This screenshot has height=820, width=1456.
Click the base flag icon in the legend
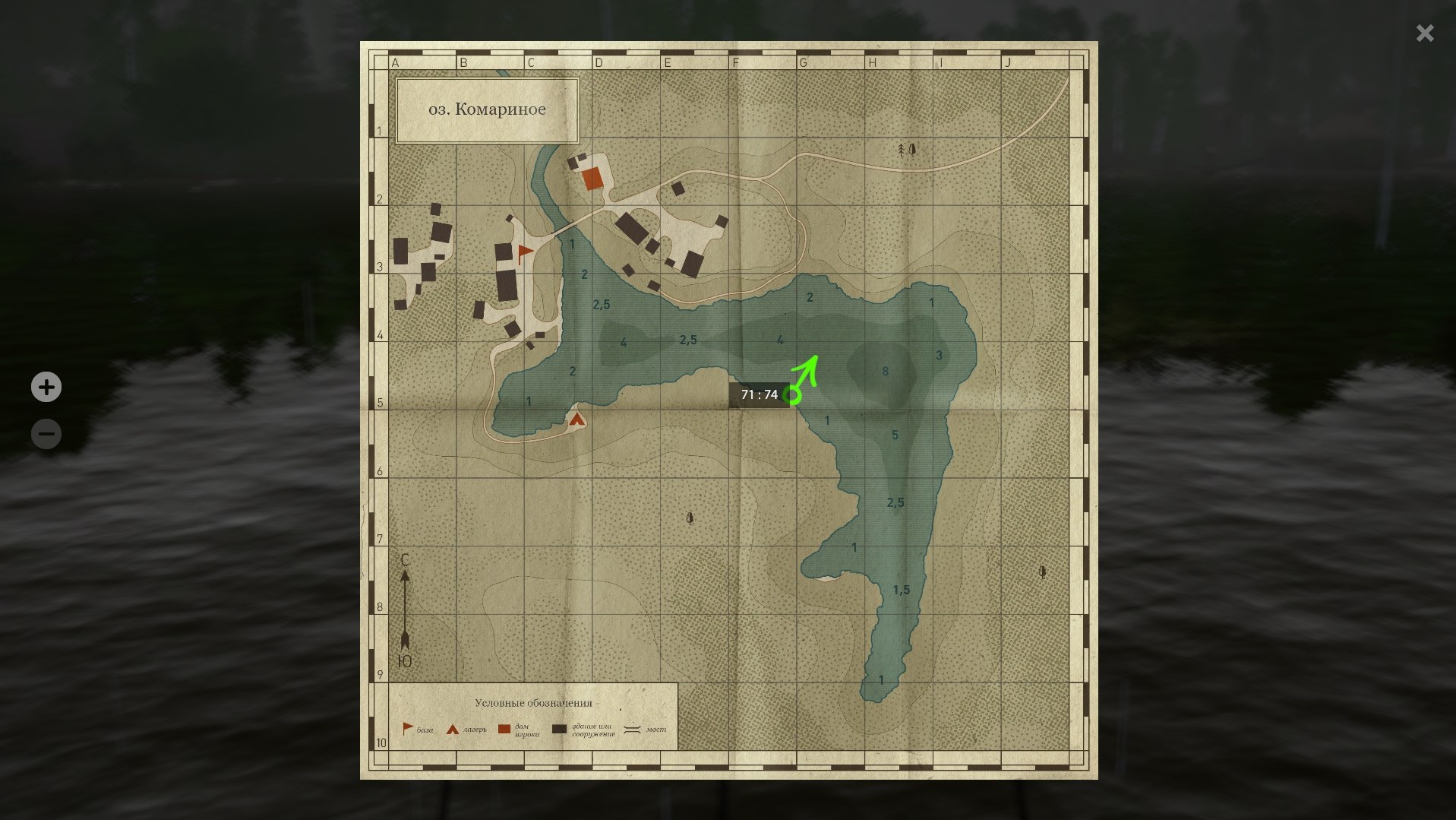pyautogui.click(x=407, y=727)
